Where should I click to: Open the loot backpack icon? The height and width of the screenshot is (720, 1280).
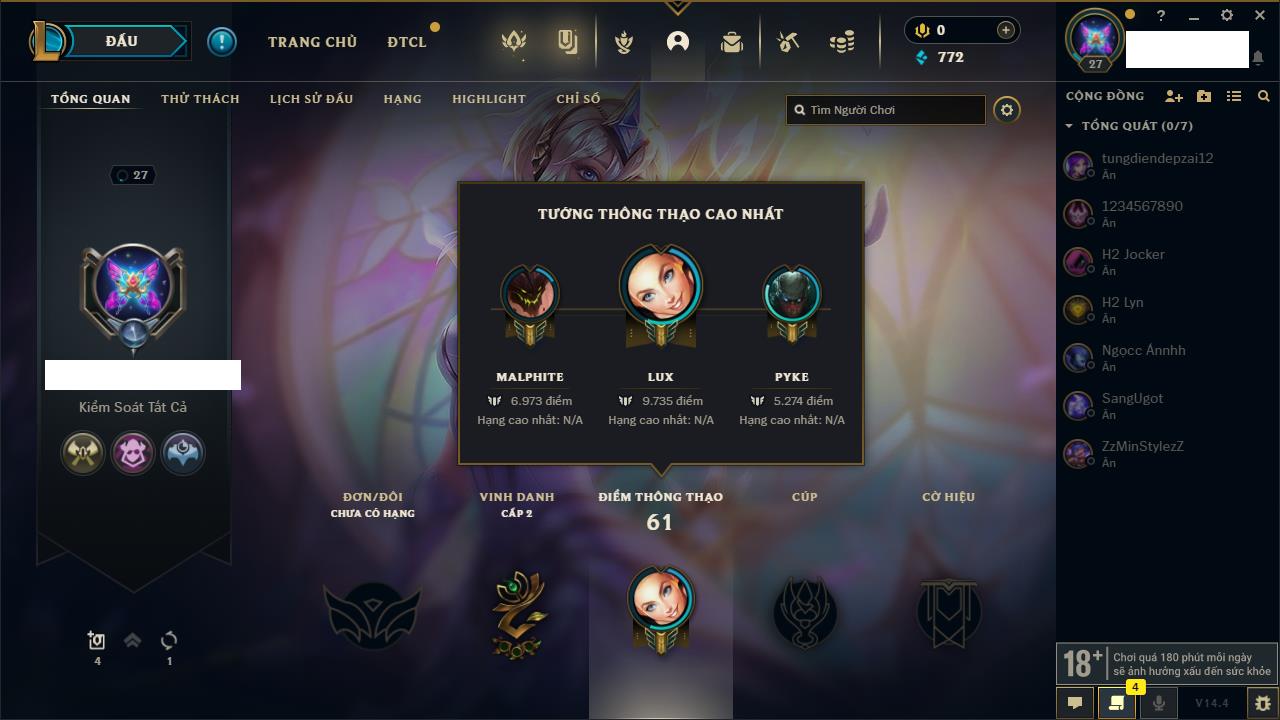pyautogui.click(x=732, y=42)
